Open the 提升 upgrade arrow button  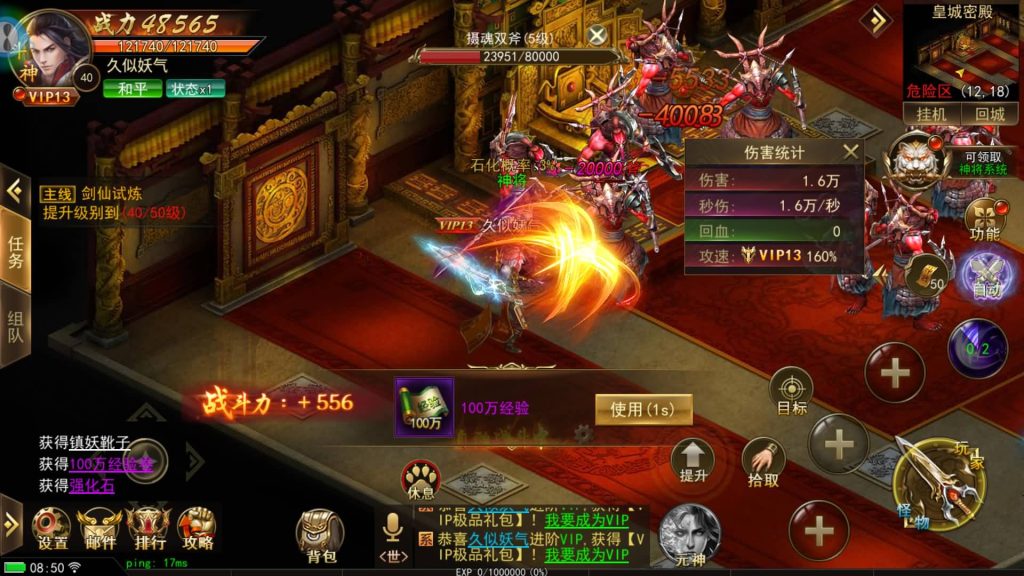tap(692, 460)
